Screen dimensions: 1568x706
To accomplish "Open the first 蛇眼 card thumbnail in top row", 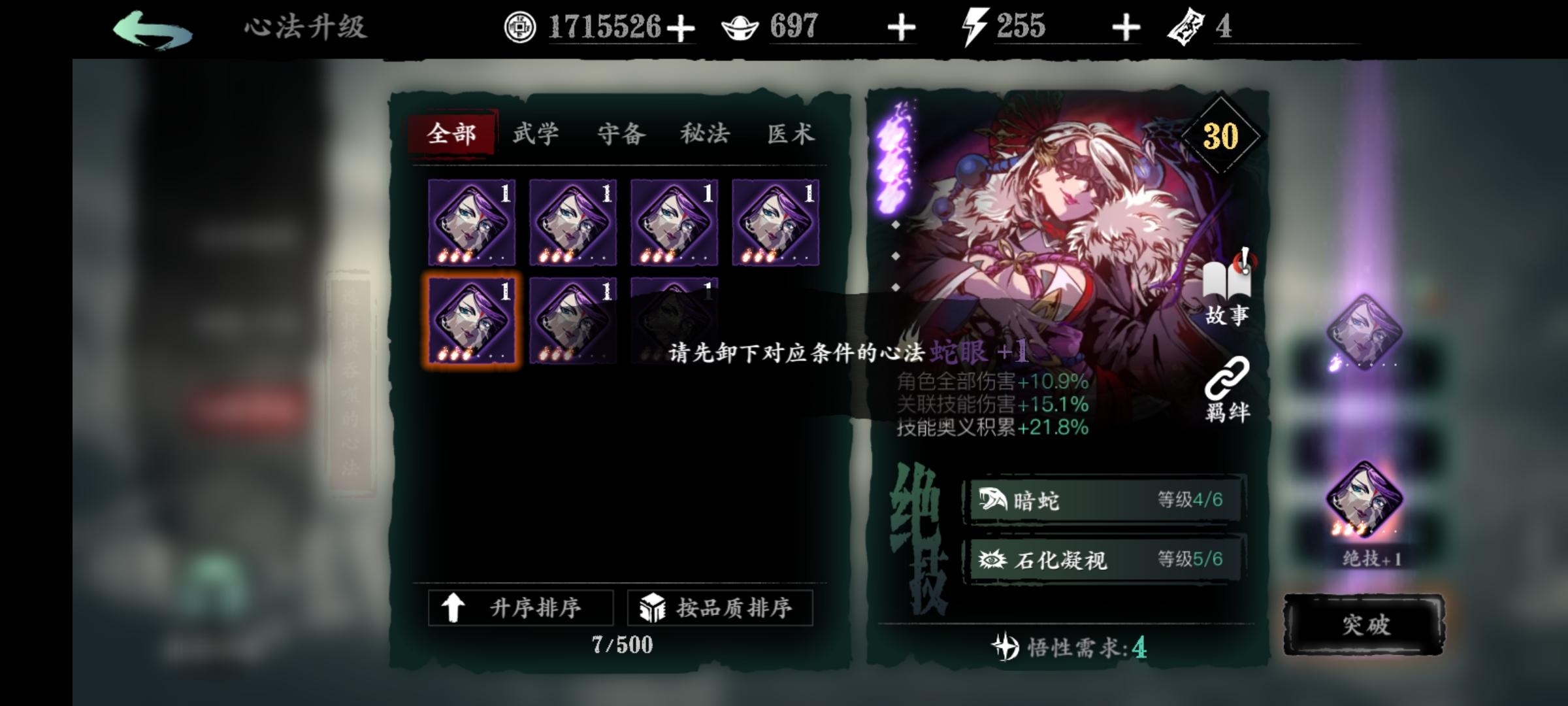I will [x=472, y=222].
